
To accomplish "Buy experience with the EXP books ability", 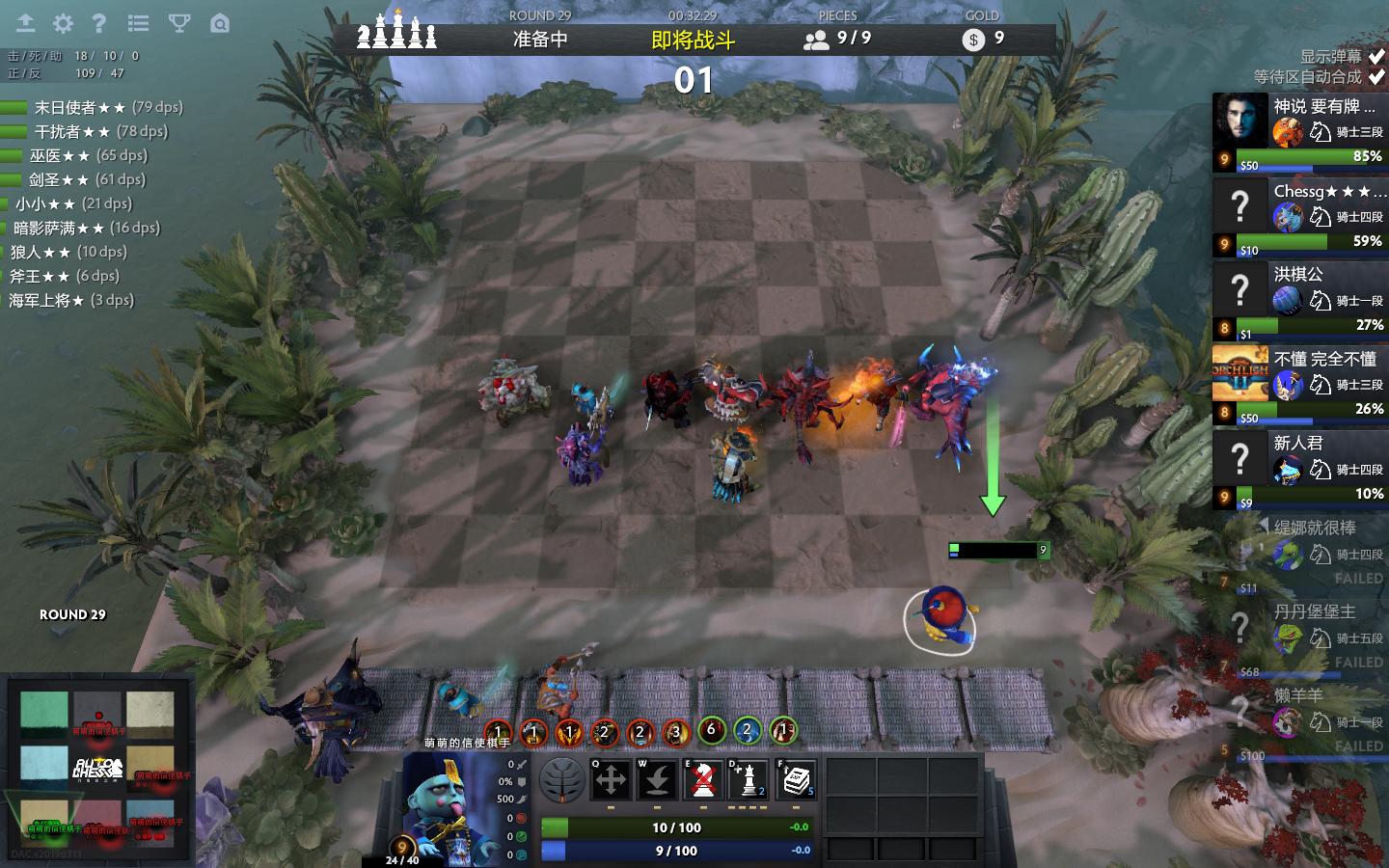I will [796, 779].
